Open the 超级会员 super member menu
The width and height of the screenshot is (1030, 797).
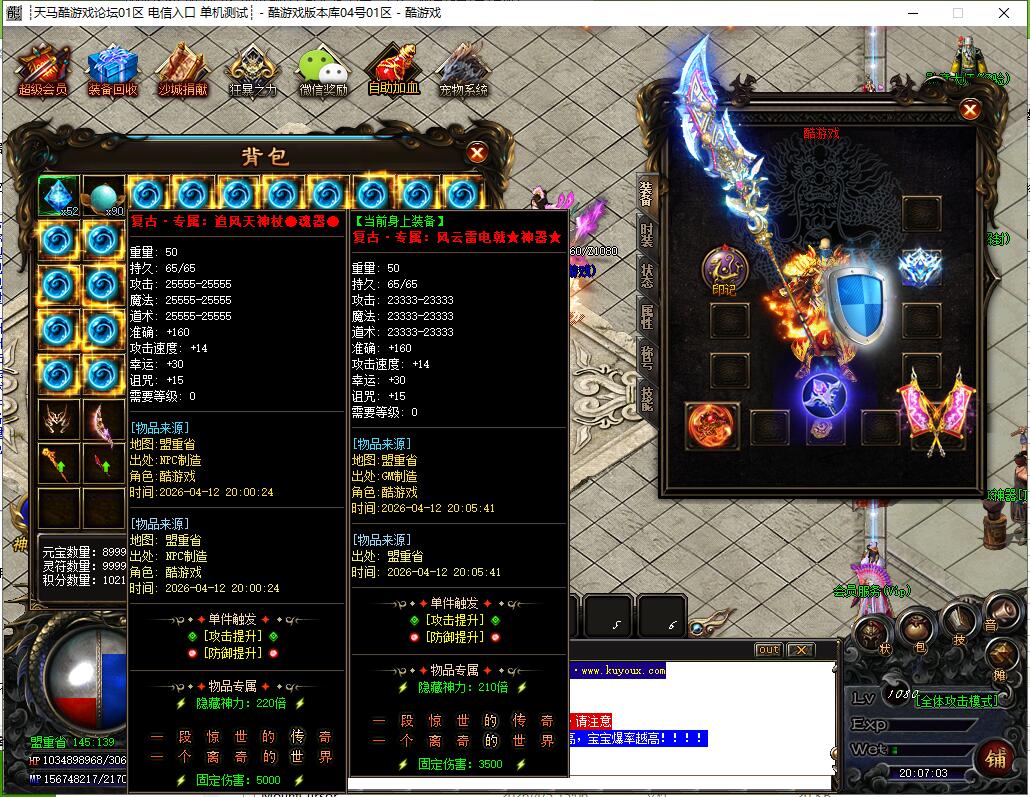pos(42,68)
